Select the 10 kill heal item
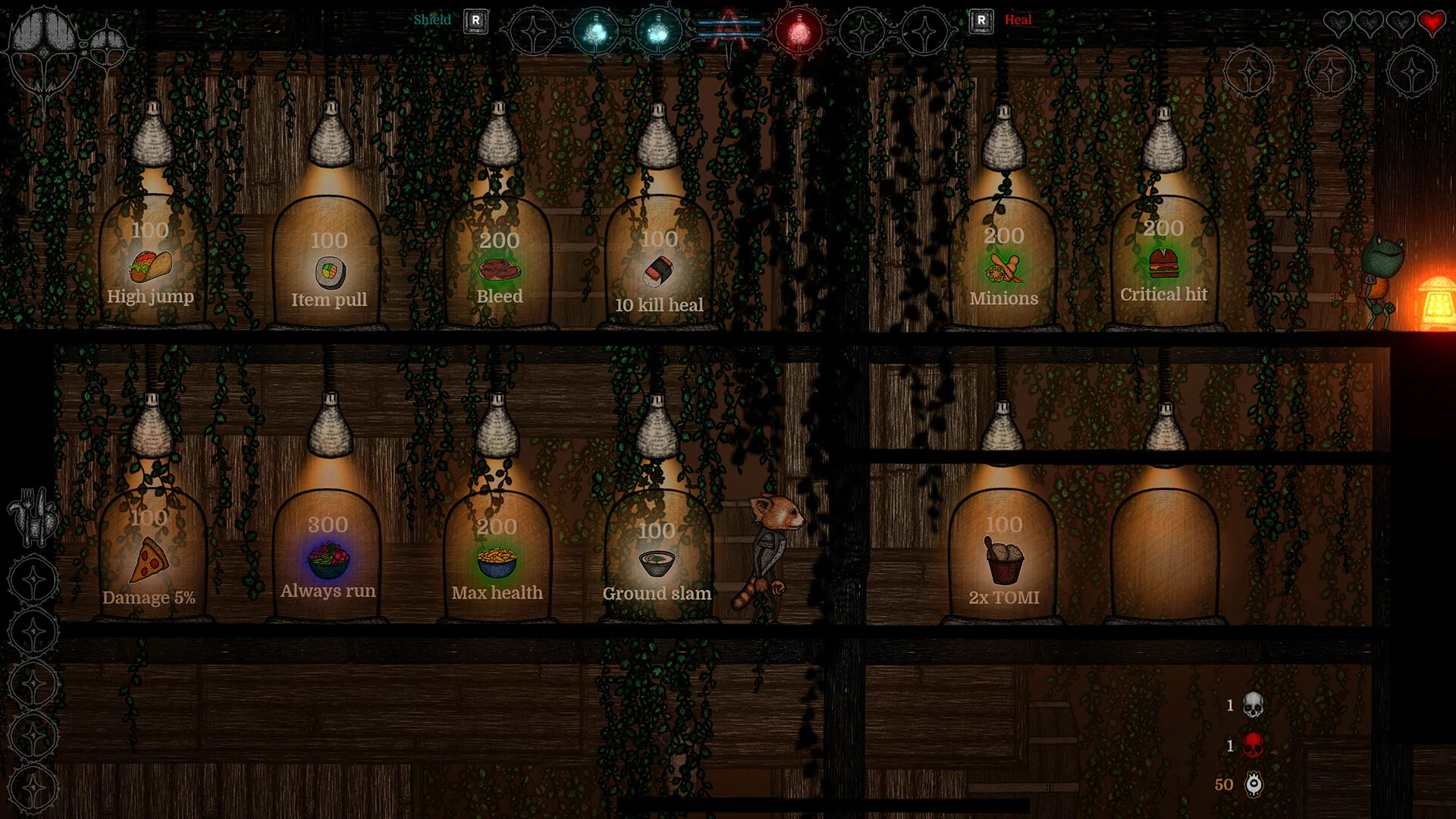The height and width of the screenshot is (819, 1456). click(x=658, y=271)
